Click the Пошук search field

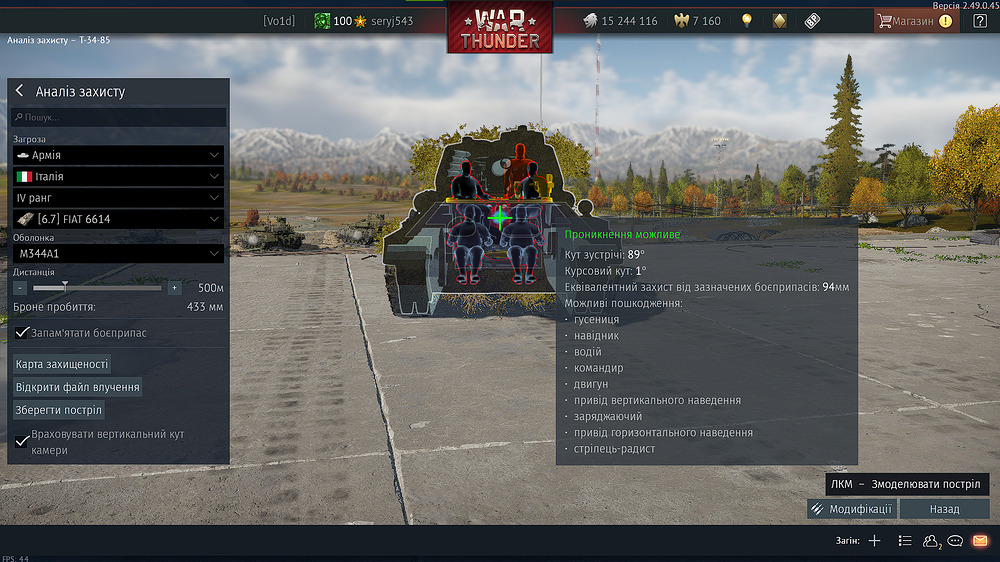pyautogui.click(x=120, y=117)
